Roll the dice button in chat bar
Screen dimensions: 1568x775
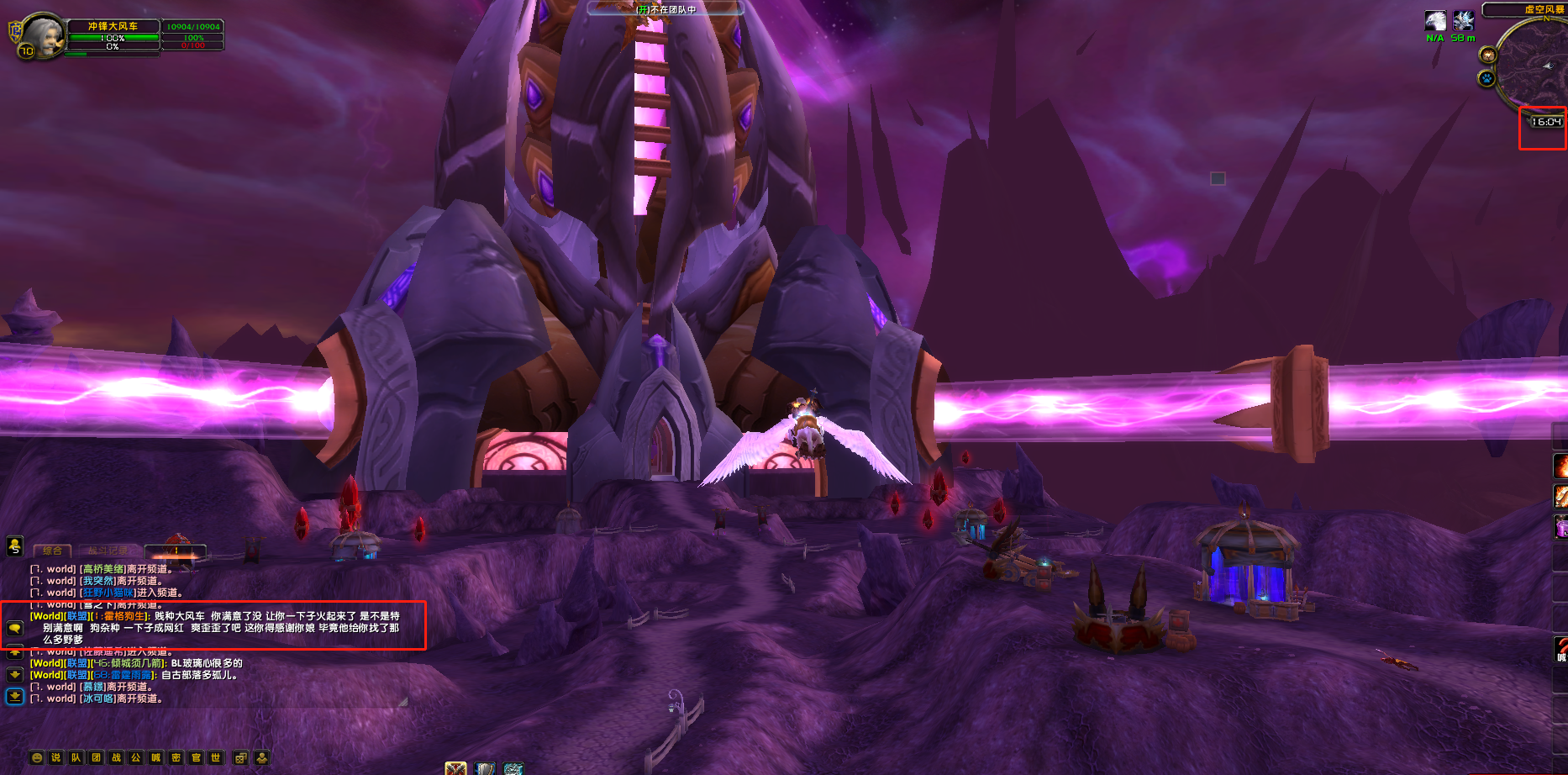pyautogui.click(x=241, y=757)
